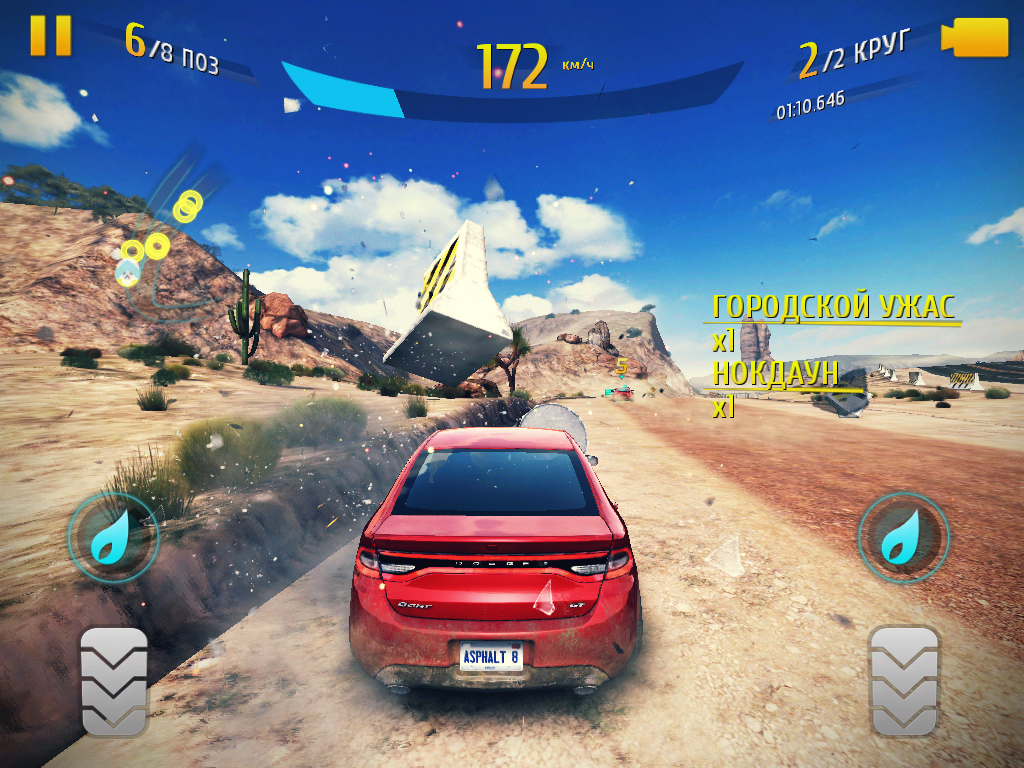Viewport: 1024px width, 768px height.
Task: Activate nitro with the left flame button
Action: pyautogui.click(x=113, y=539)
